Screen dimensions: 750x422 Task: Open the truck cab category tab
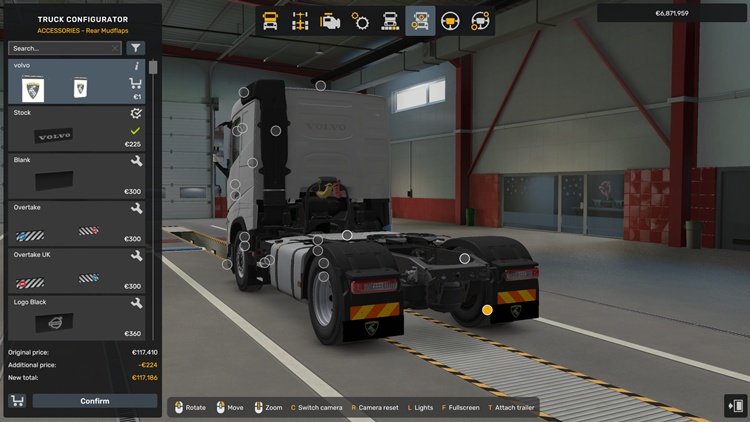(x=270, y=20)
